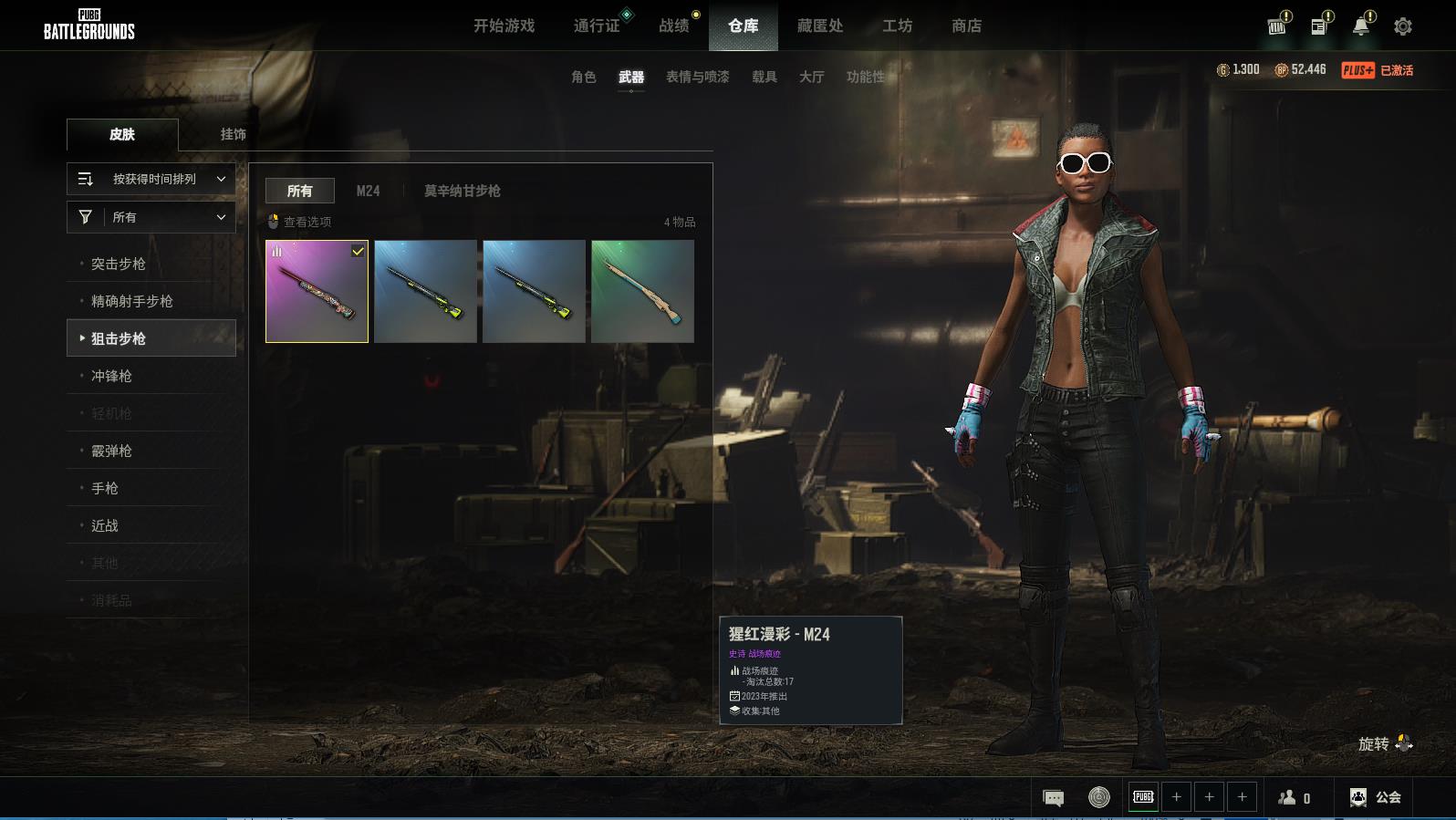This screenshot has height=820, width=1456.
Task: Filter skins by 莫辛纳甘步枪 tab
Action: tap(462, 191)
